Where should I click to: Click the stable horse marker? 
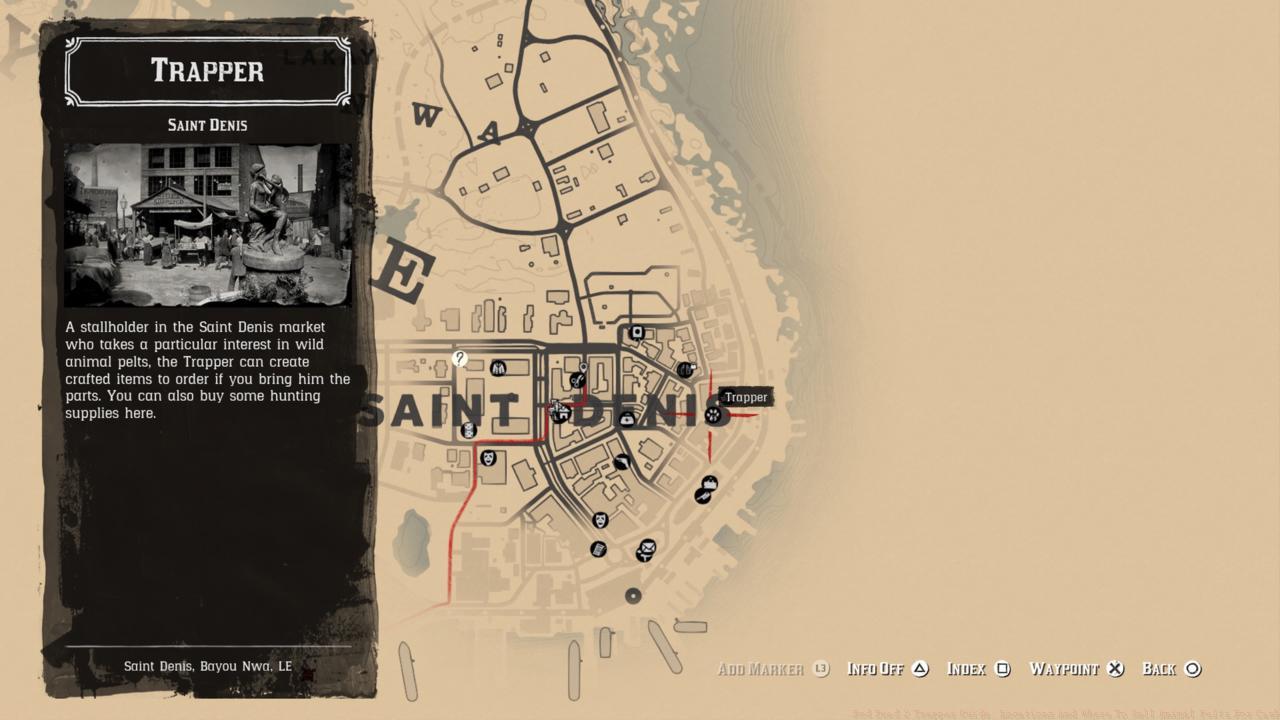click(x=560, y=412)
